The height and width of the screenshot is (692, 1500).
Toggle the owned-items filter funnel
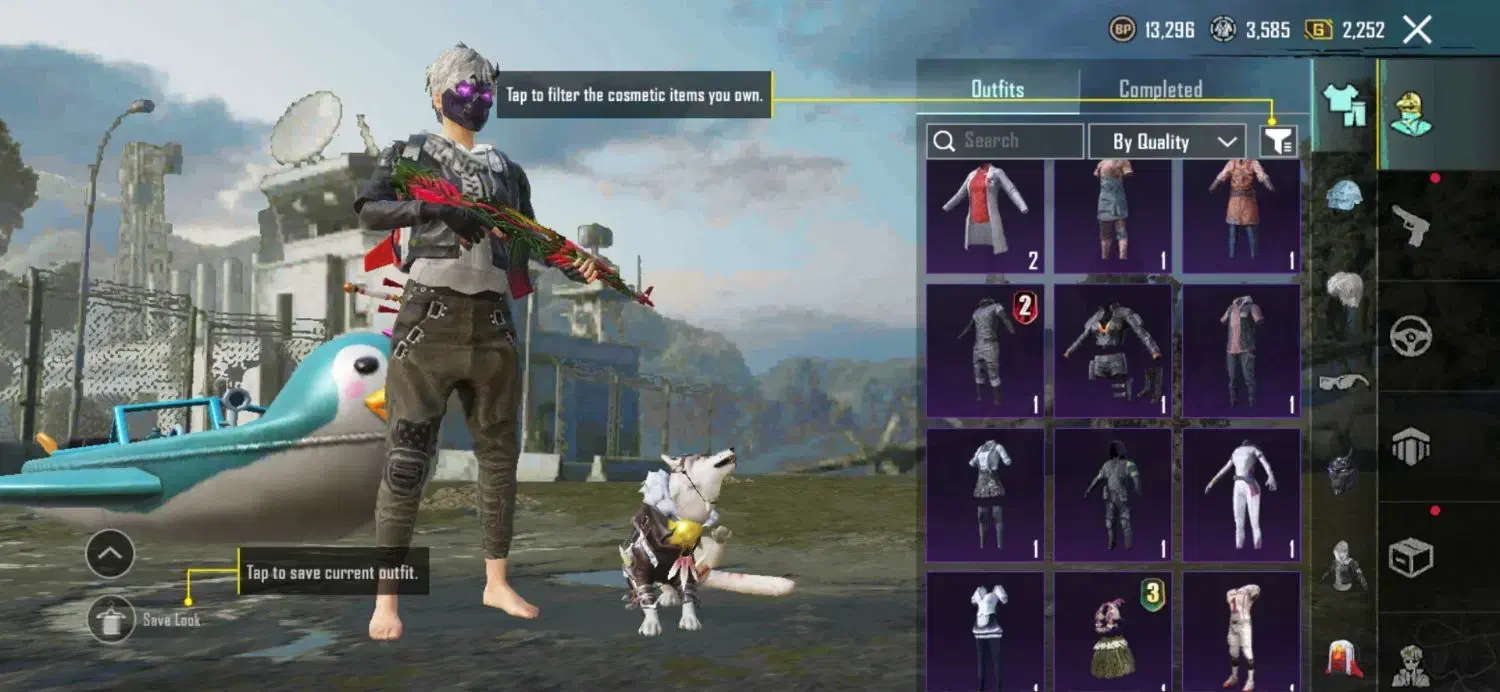coord(1278,142)
